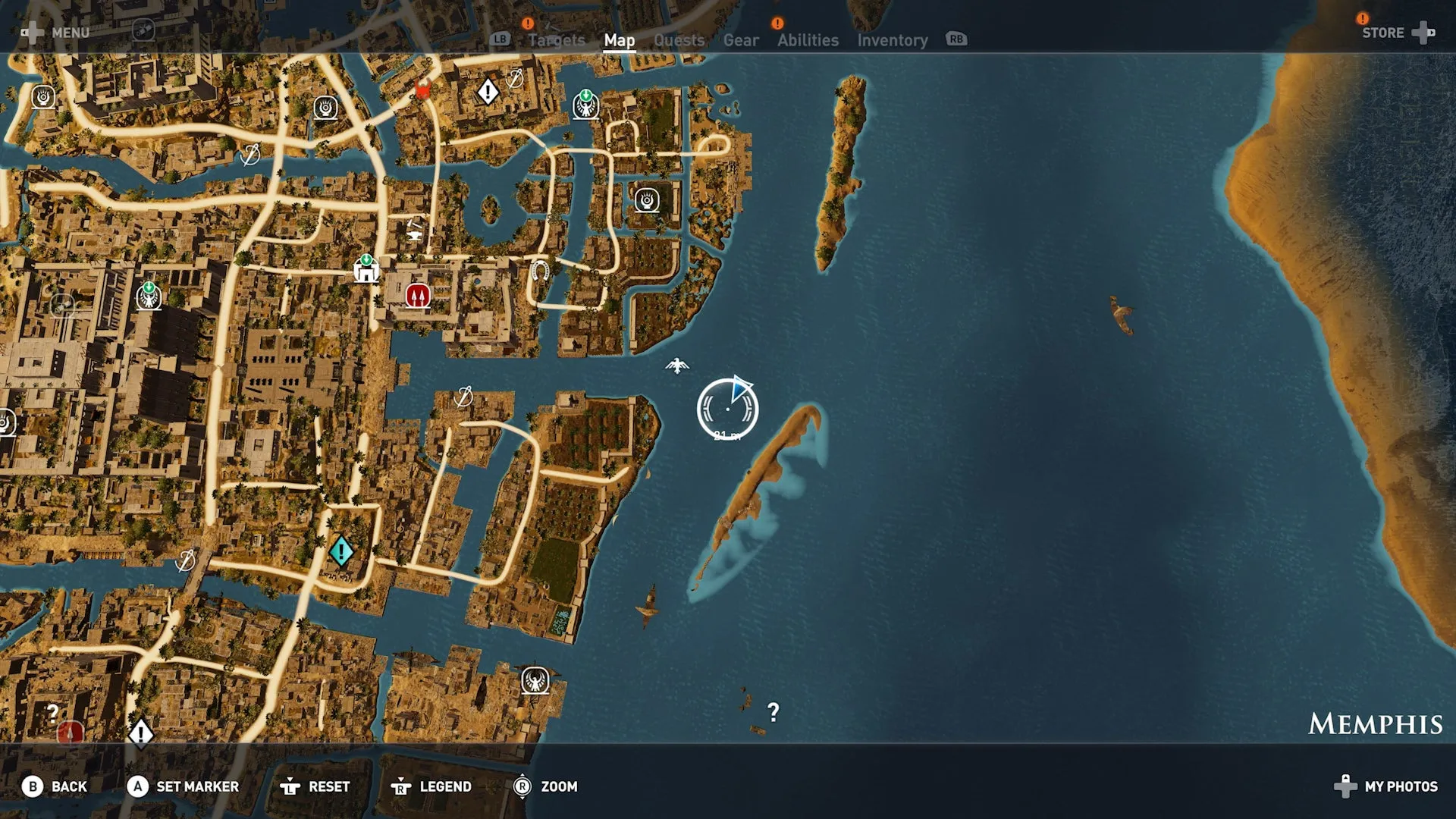Reset the map view
Image resolution: width=1456 pixels, height=819 pixels.
tap(315, 786)
